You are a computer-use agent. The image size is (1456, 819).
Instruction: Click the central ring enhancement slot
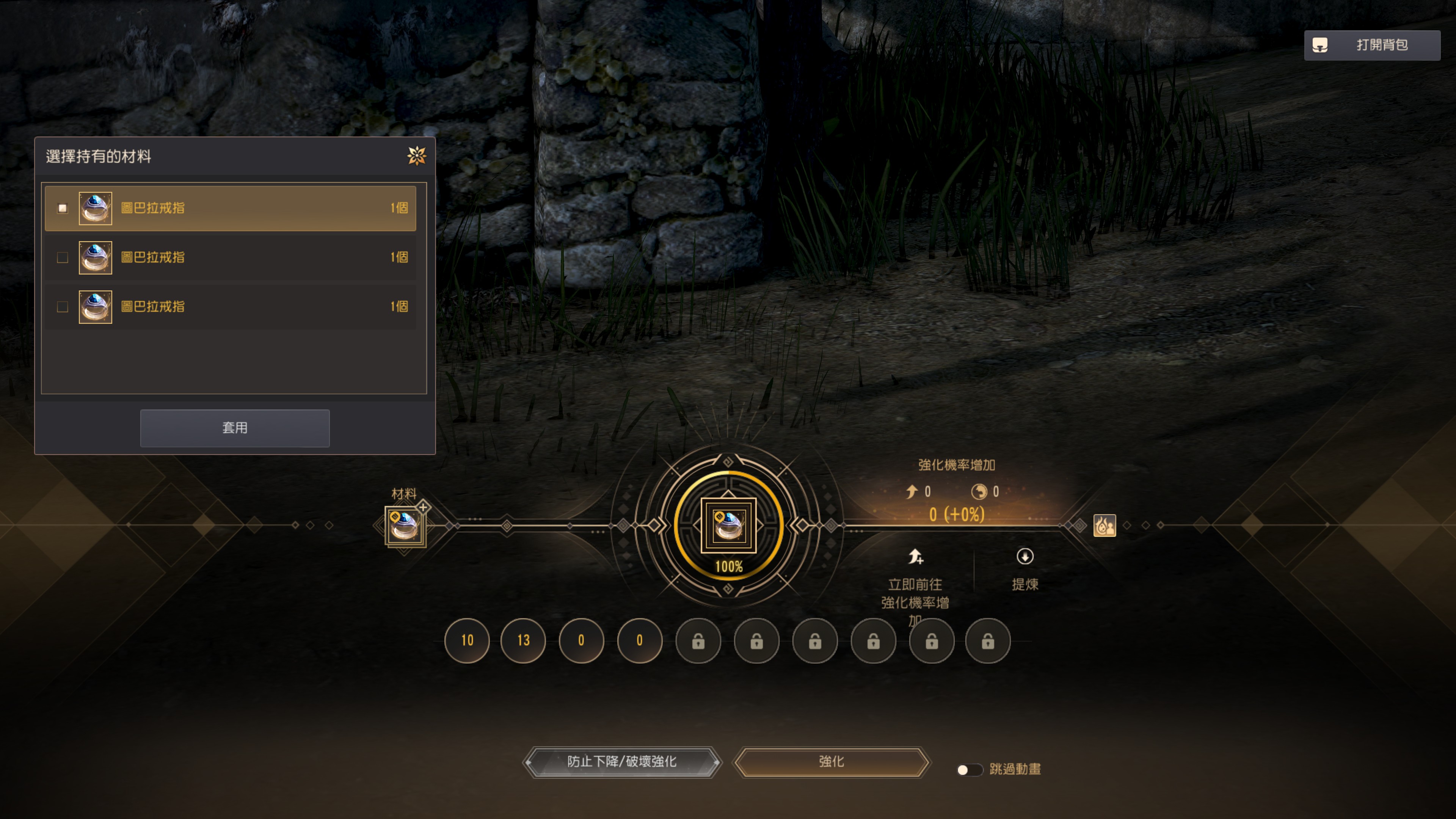point(728,525)
